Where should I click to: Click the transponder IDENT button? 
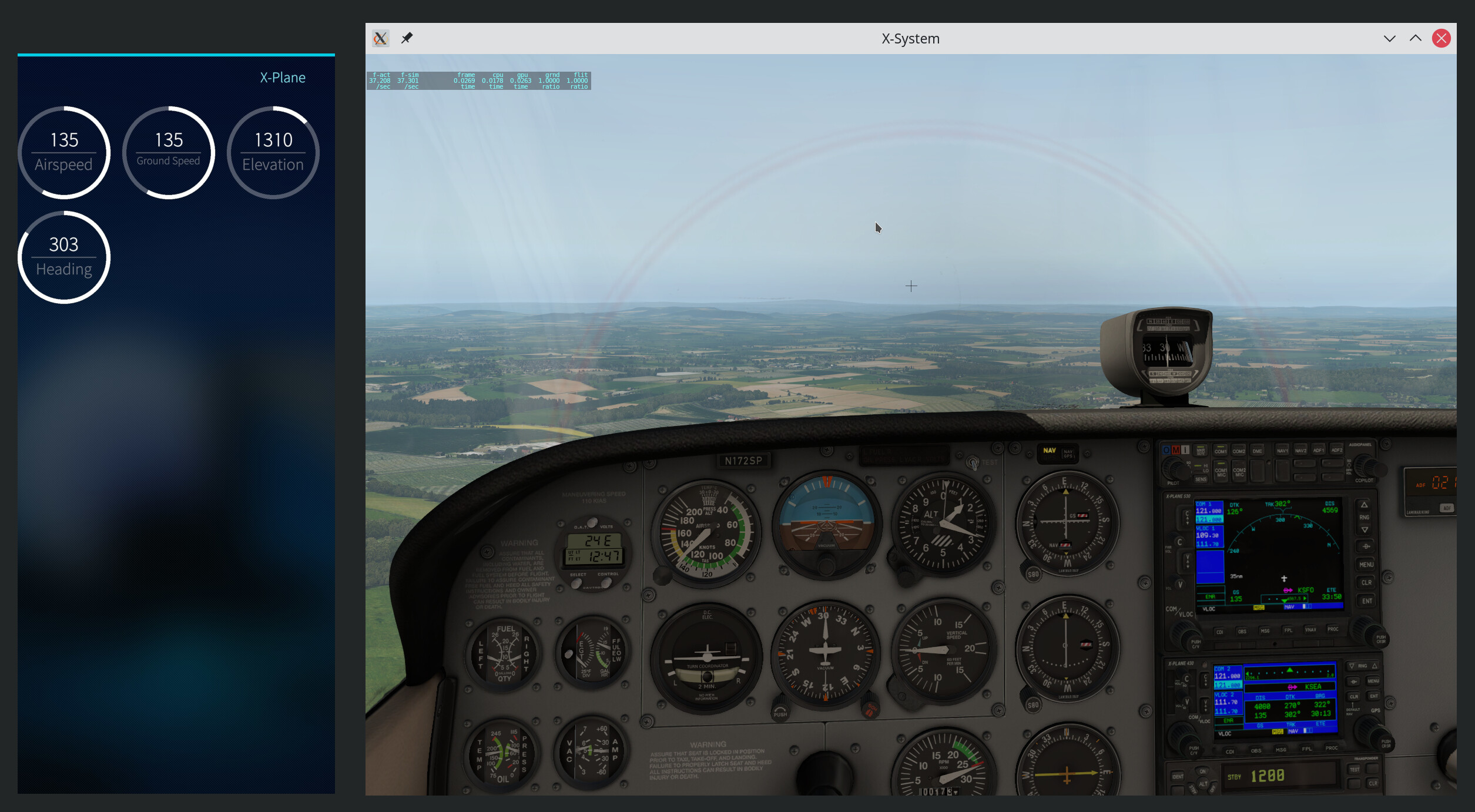[1178, 777]
